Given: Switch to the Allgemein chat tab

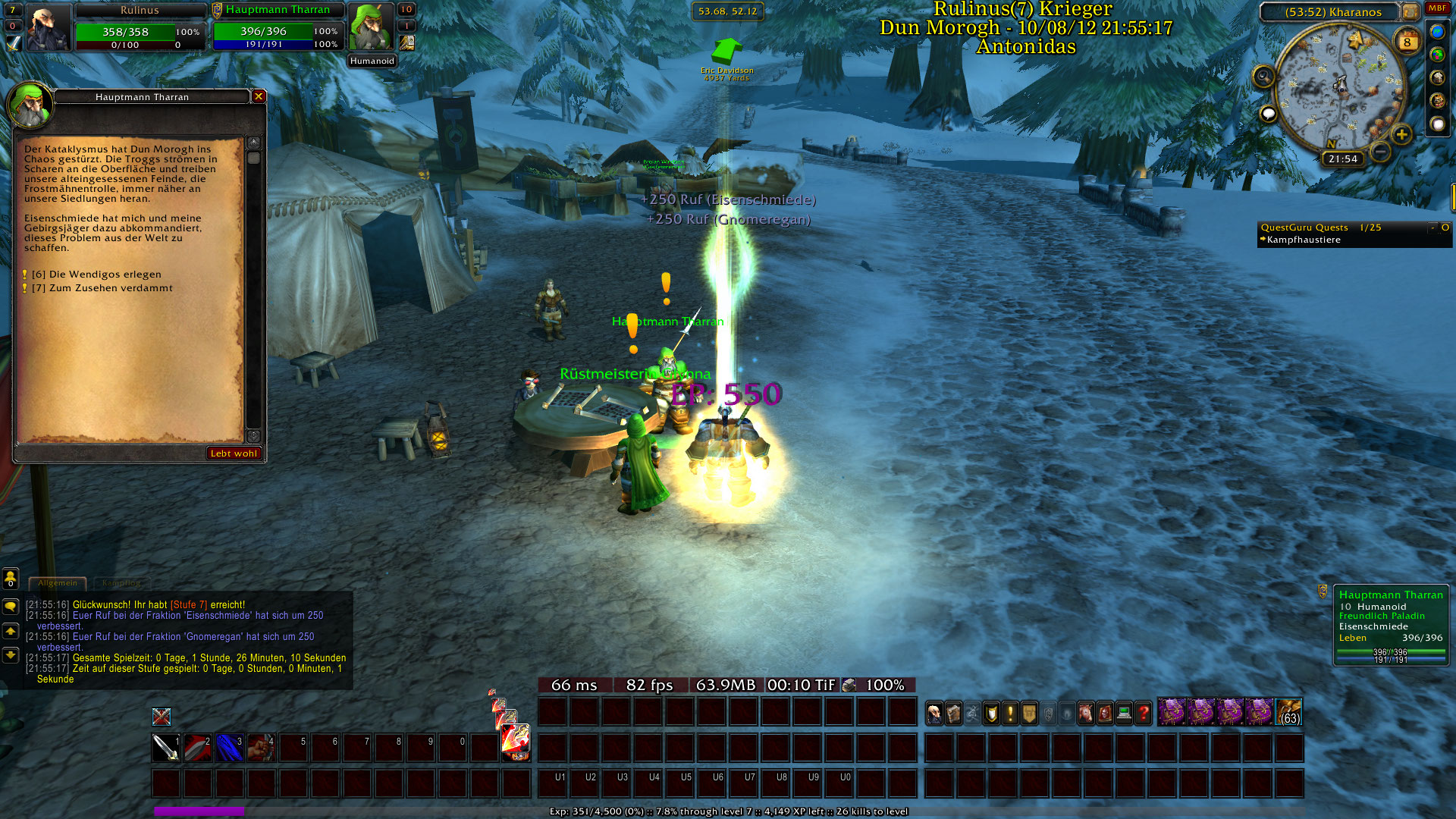Looking at the screenshot, I should (58, 583).
